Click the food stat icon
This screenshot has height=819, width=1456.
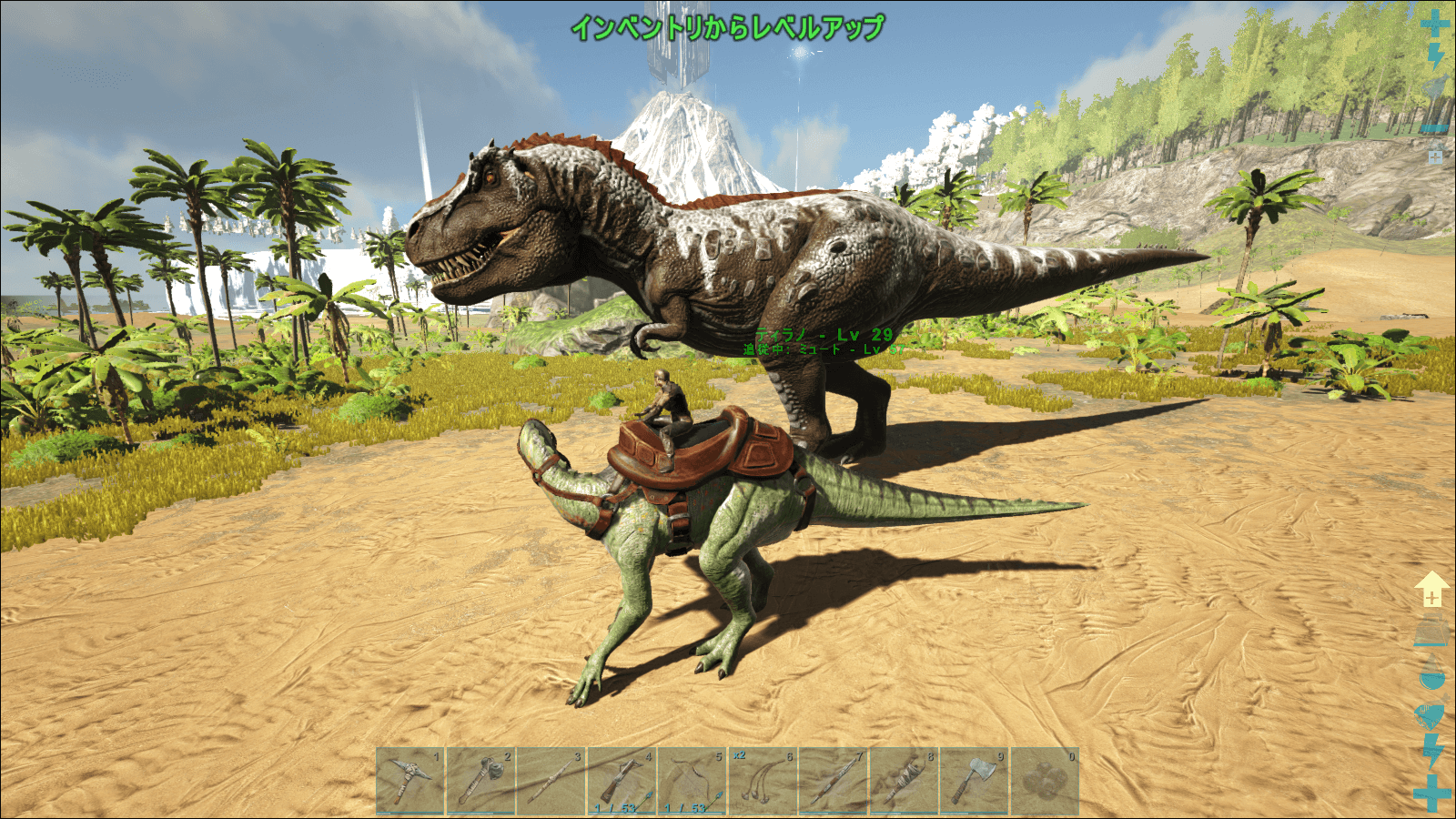click(x=1431, y=712)
